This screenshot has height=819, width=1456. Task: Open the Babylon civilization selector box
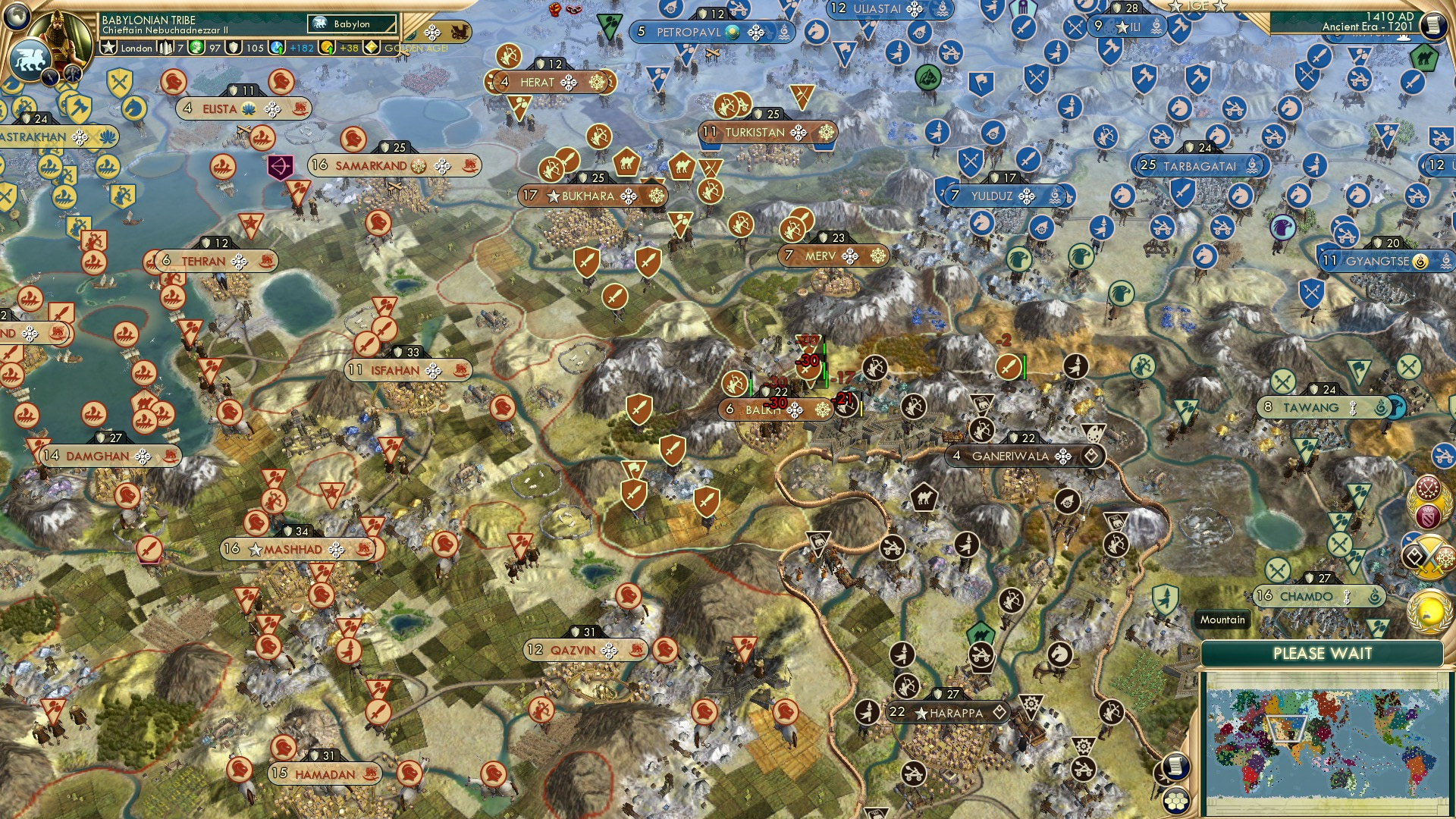tap(351, 24)
